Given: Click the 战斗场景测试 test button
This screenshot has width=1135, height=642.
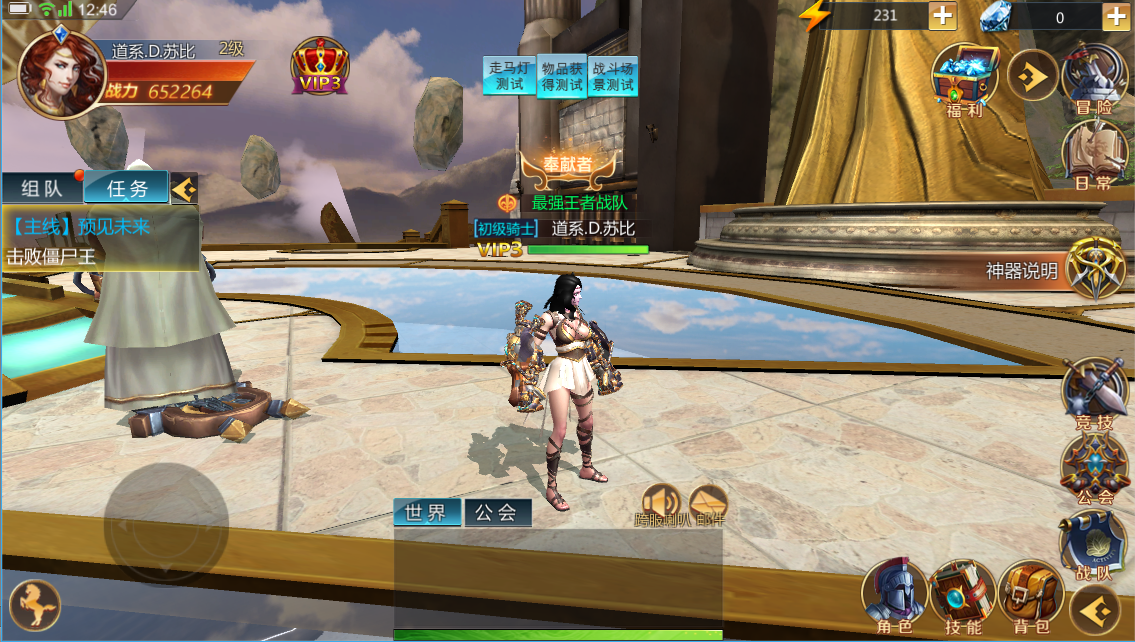Looking at the screenshot, I should coord(614,76).
